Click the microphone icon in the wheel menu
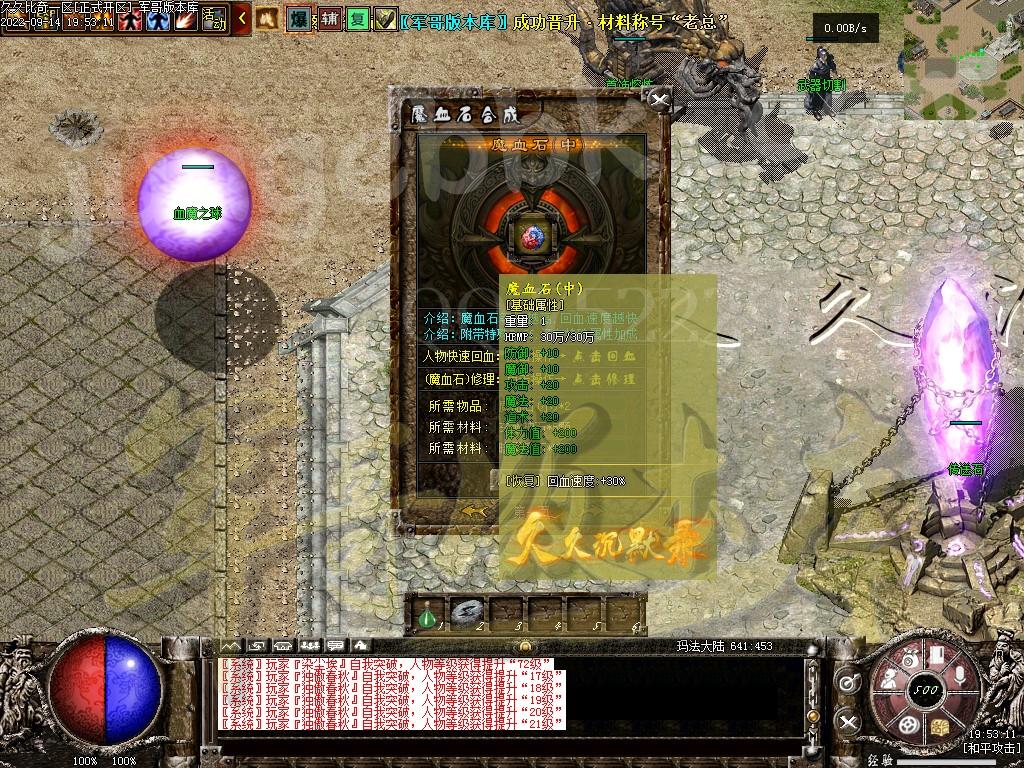 tap(958, 676)
